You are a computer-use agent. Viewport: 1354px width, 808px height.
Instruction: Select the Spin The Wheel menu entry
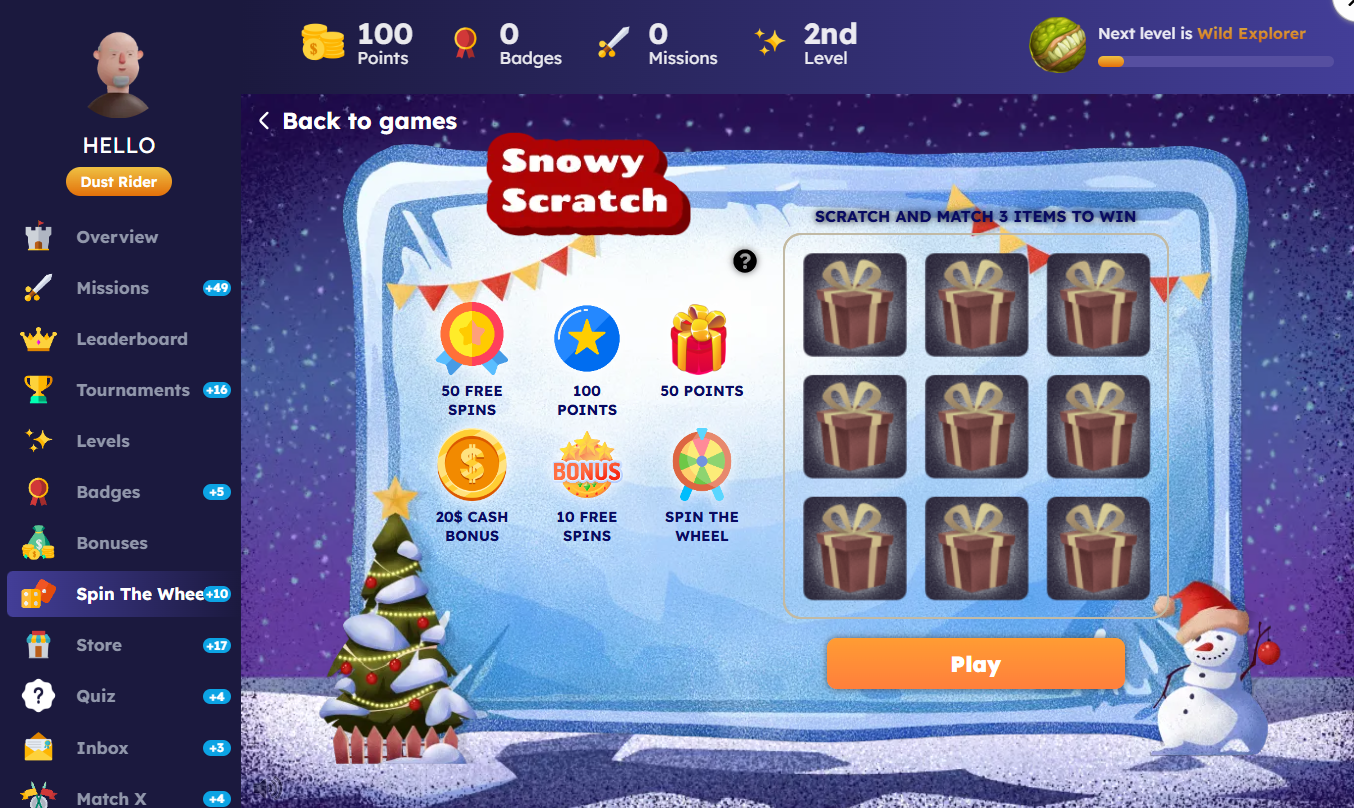tap(139, 594)
